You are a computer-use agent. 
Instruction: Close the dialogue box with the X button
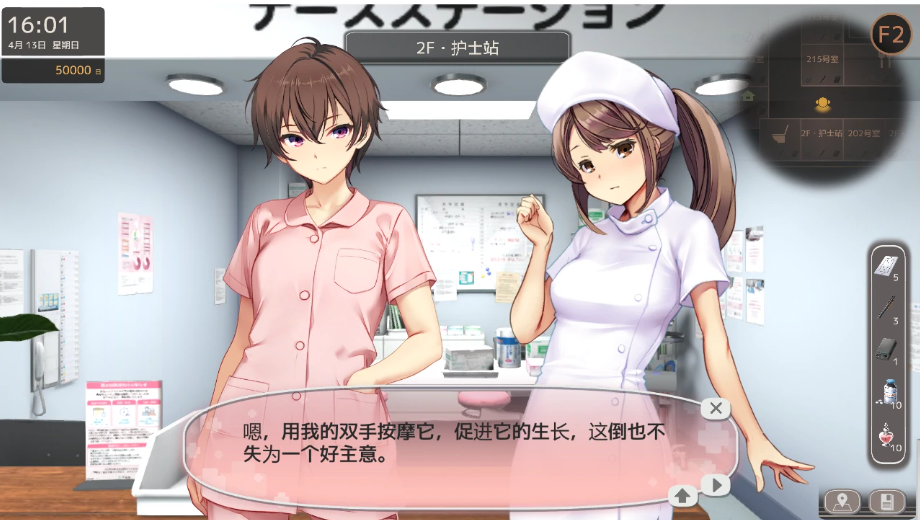click(x=714, y=408)
